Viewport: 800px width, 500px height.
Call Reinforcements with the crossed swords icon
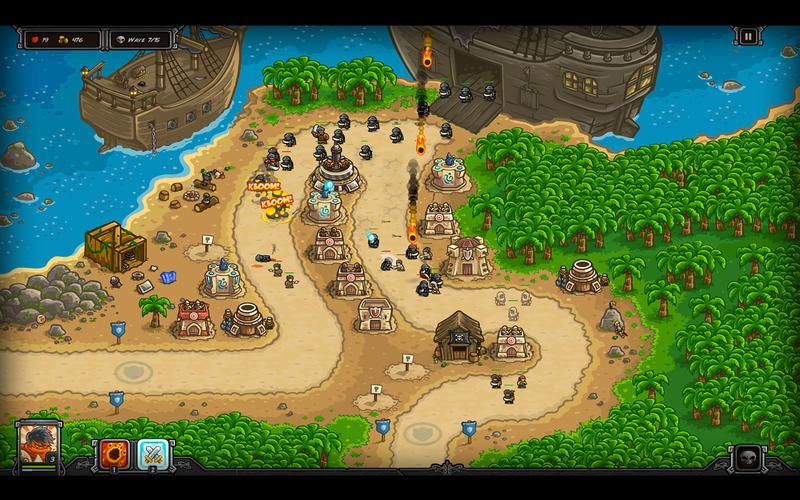pyautogui.click(x=153, y=454)
